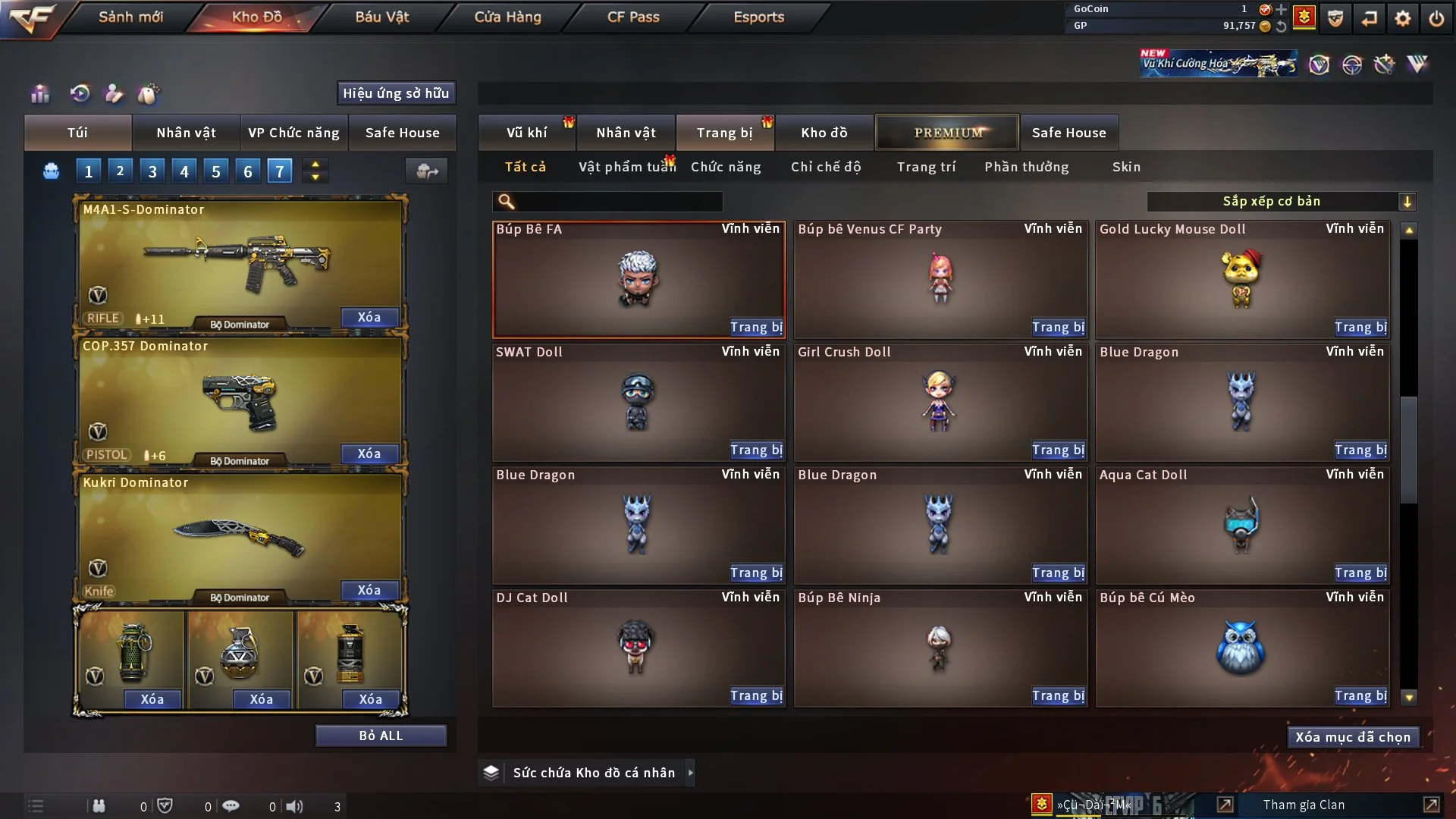Equip the Búp Bê FA doll
The image size is (1456, 819).
tap(755, 328)
